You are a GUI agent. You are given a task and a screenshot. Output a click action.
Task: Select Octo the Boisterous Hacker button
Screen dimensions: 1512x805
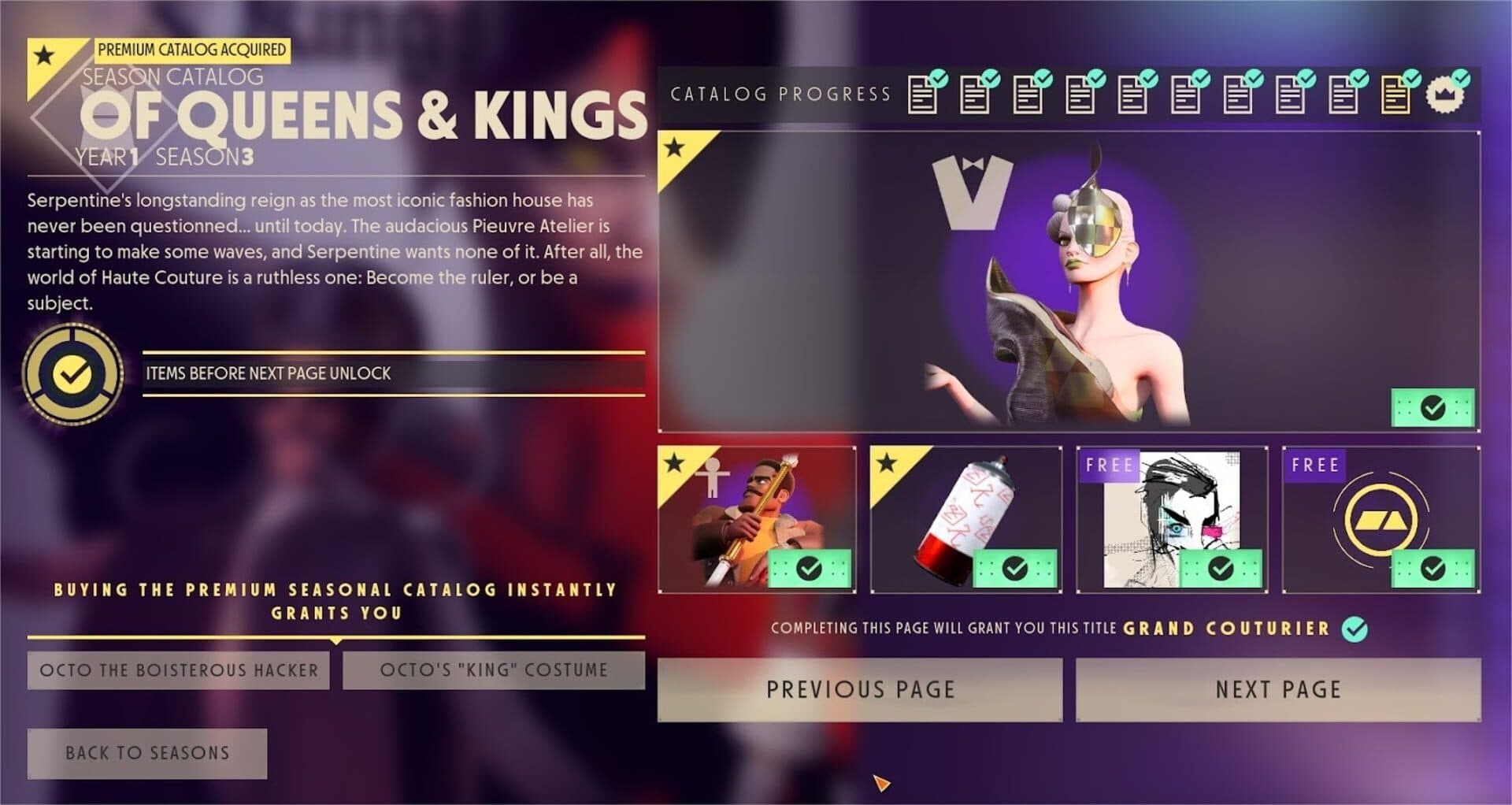click(x=179, y=670)
